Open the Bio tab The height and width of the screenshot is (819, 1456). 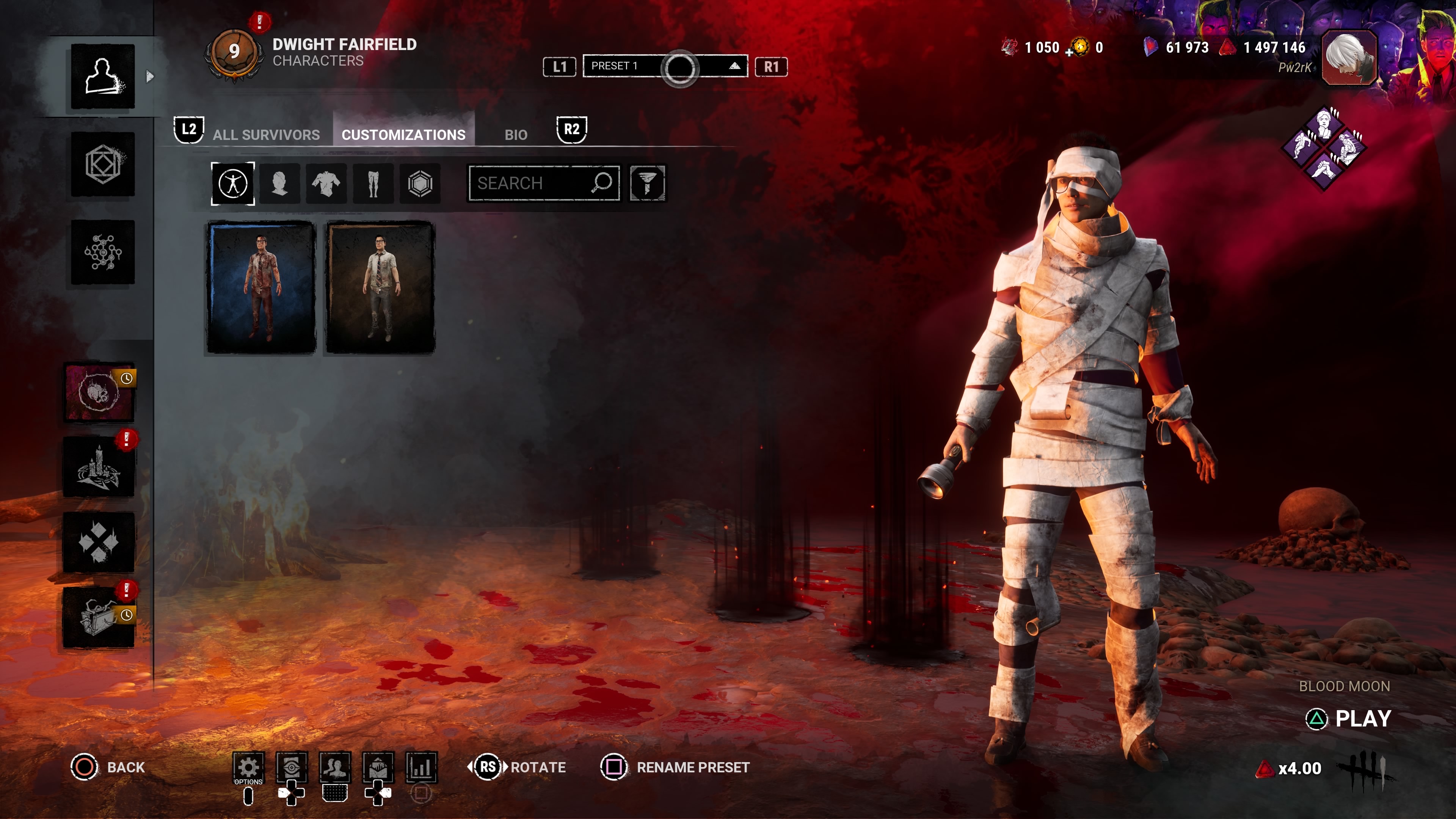tap(516, 135)
